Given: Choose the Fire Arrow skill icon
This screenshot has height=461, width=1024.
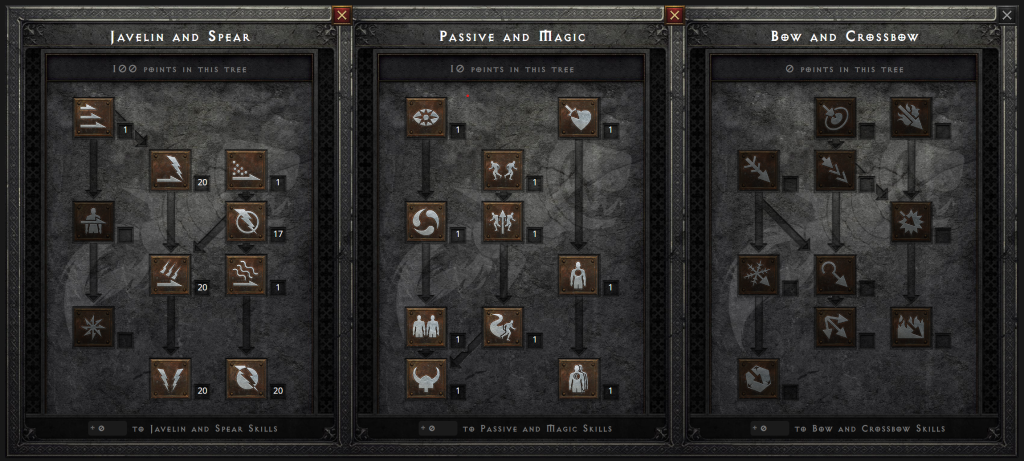Looking at the screenshot, I should (911, 118).
